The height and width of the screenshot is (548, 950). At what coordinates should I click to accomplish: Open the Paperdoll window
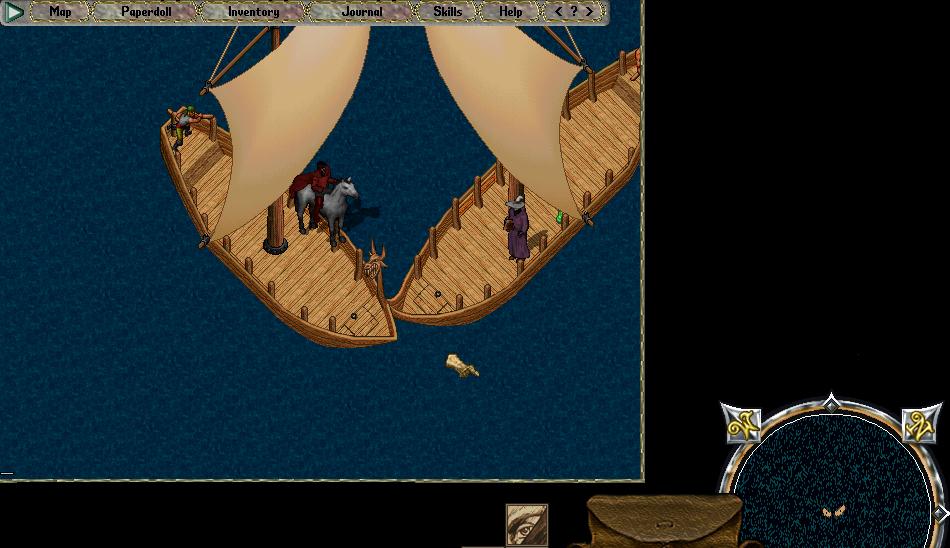pyautogui.click(x=146, y=12)
